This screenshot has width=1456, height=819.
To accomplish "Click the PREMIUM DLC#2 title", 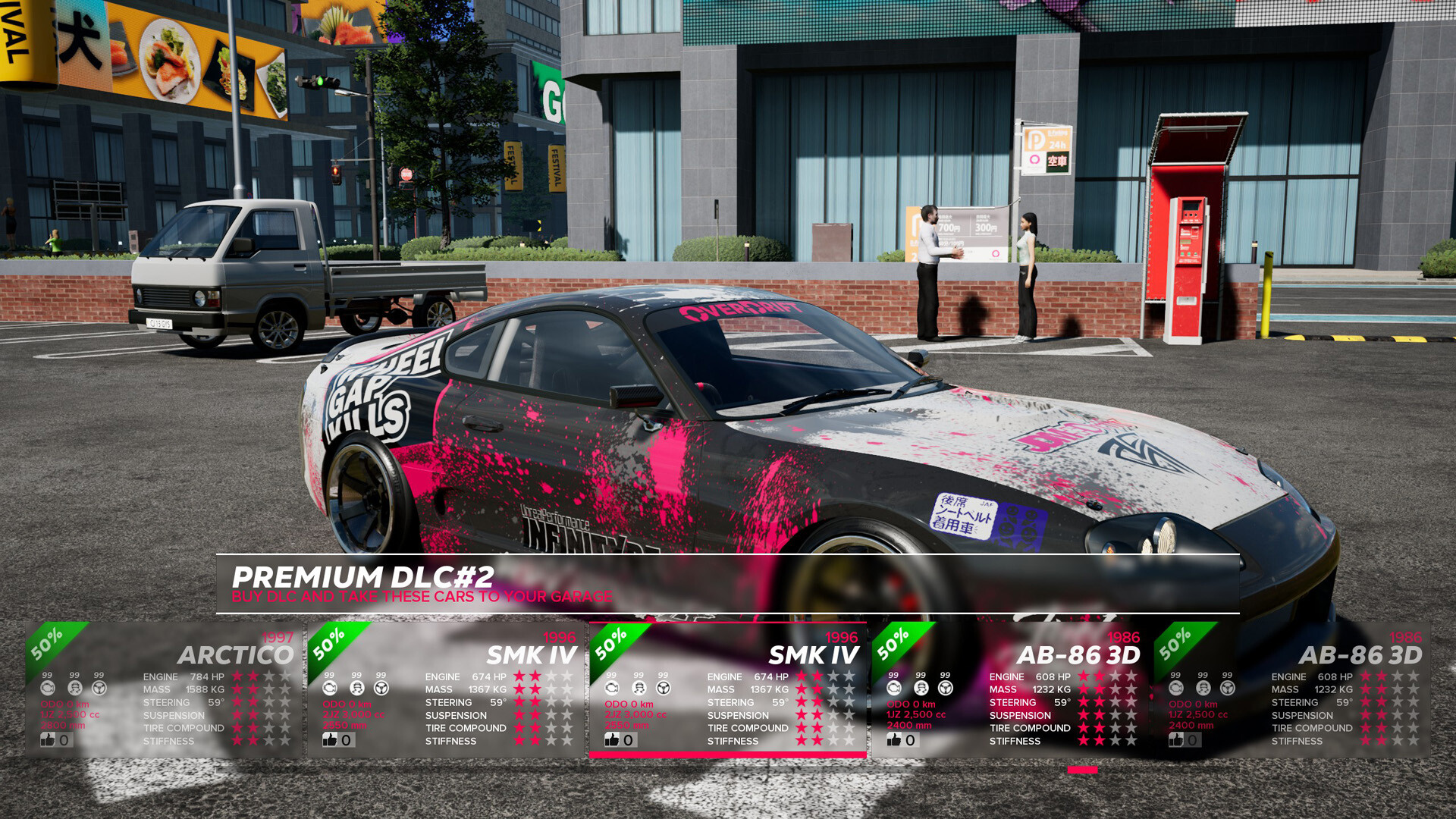I will 364,576.
